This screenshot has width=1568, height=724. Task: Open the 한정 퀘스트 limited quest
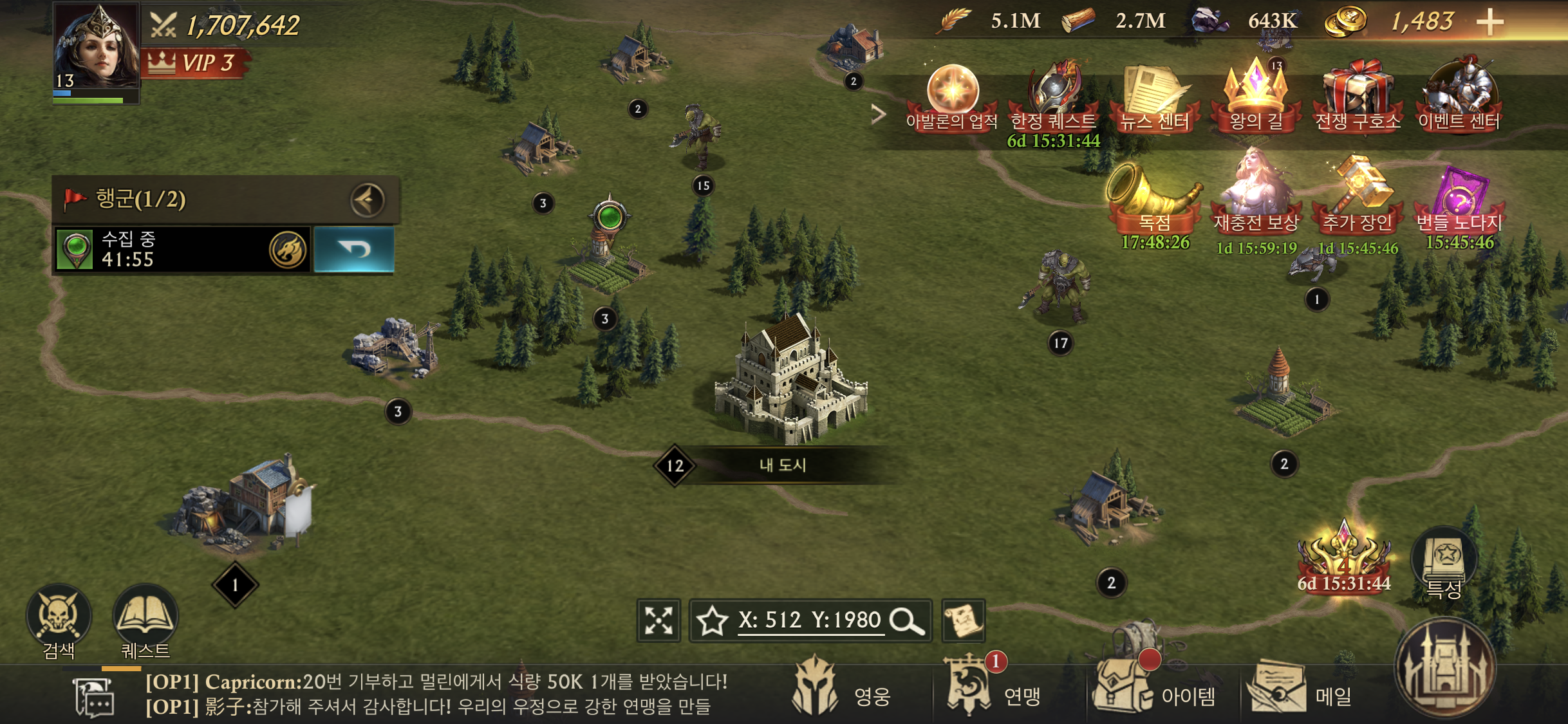[x=1053, y=97]
